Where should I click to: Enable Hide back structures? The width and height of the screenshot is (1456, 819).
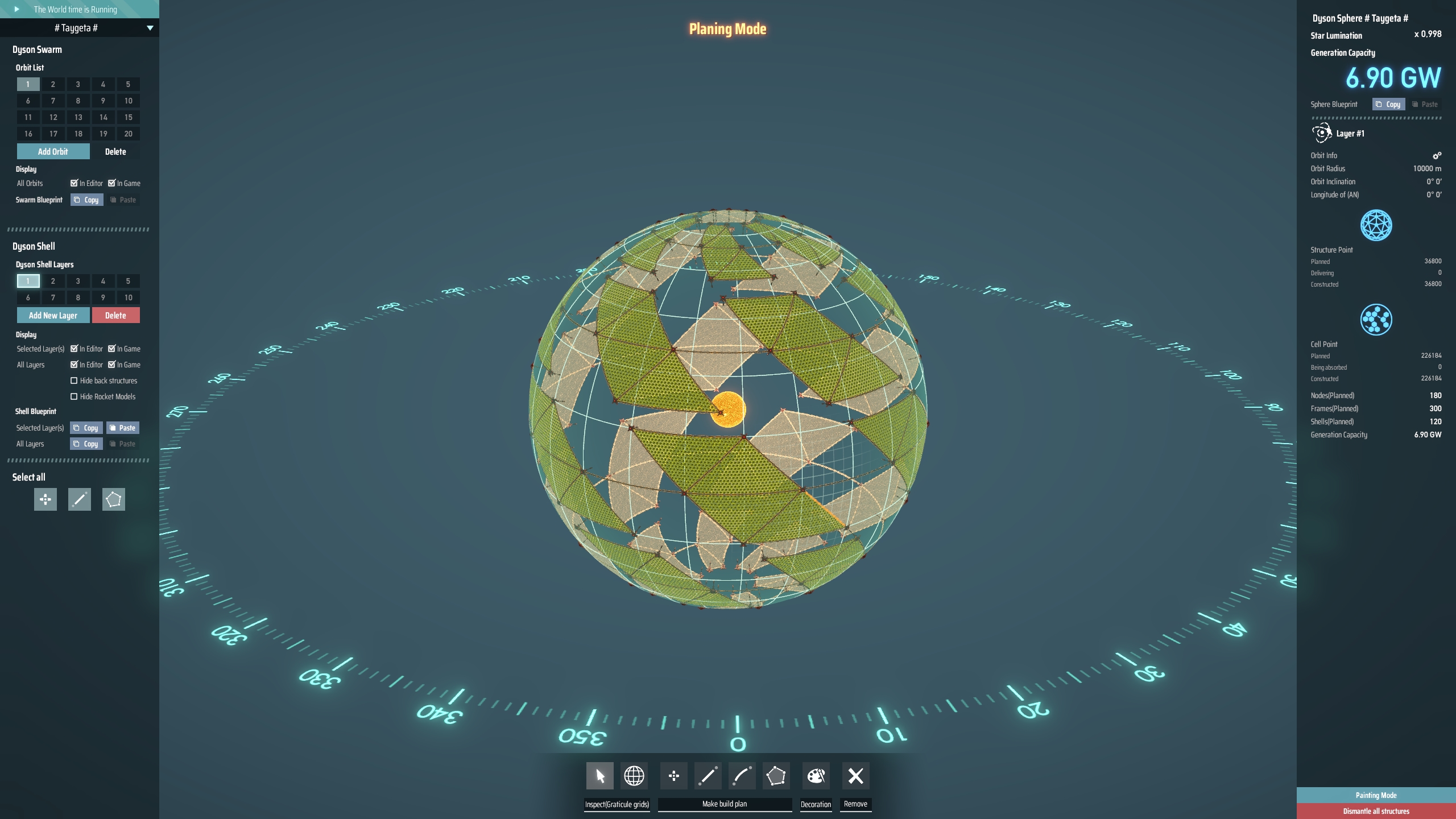coord(75,380)
